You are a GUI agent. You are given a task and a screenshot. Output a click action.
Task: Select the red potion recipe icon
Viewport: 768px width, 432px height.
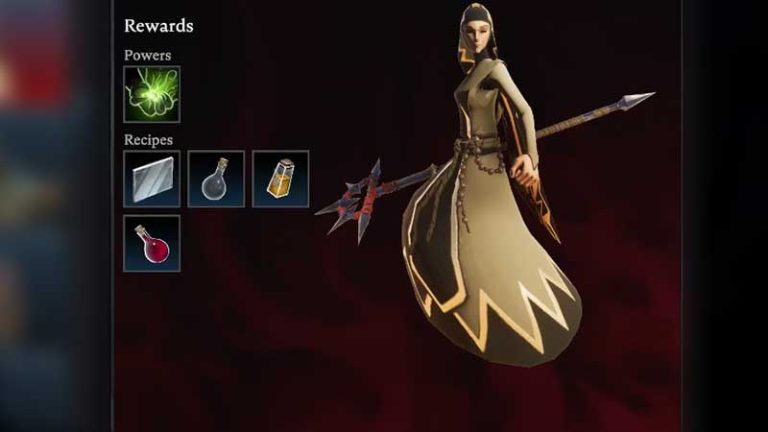coord(152,243)
